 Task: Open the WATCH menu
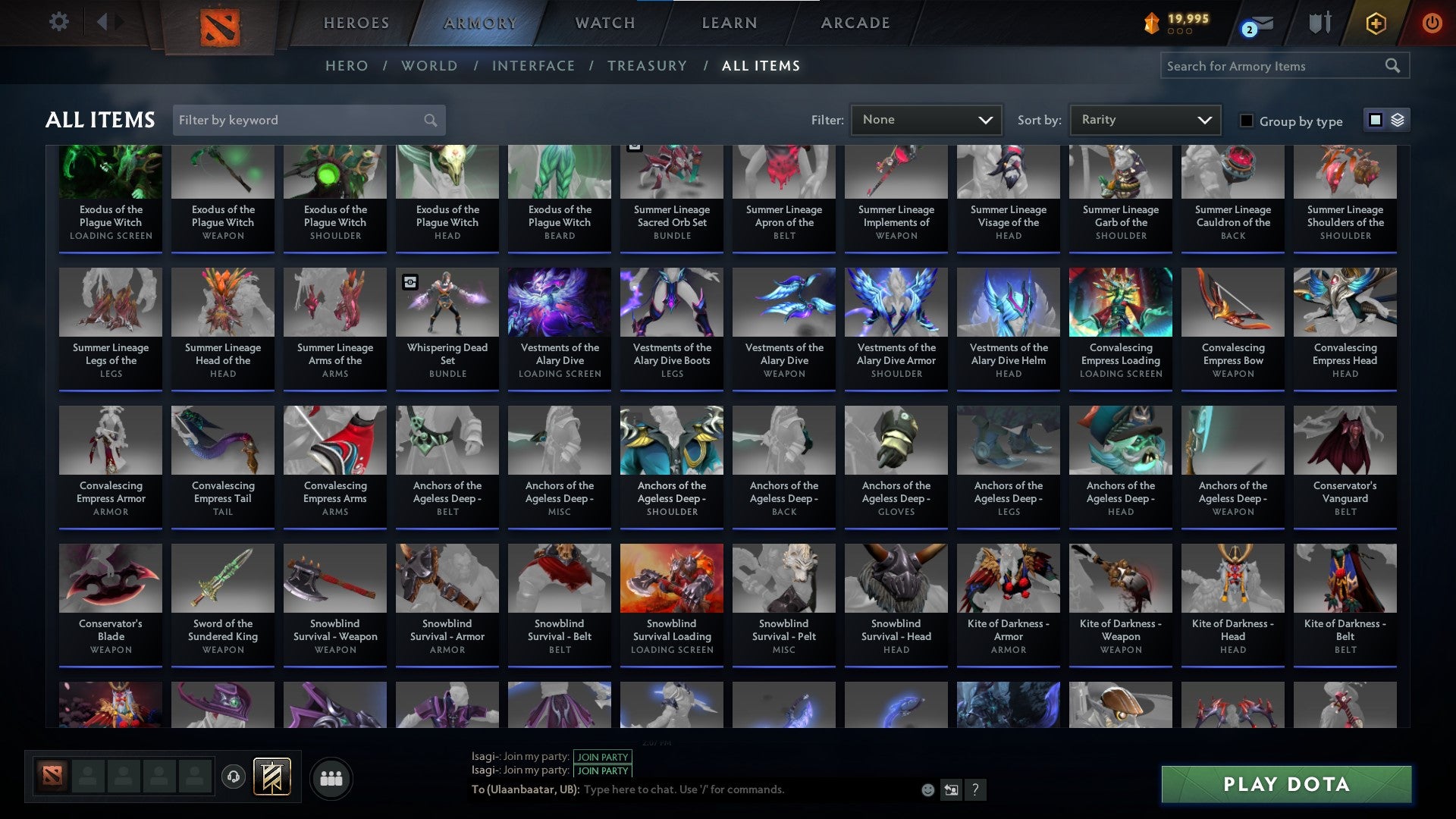point(604,23)
